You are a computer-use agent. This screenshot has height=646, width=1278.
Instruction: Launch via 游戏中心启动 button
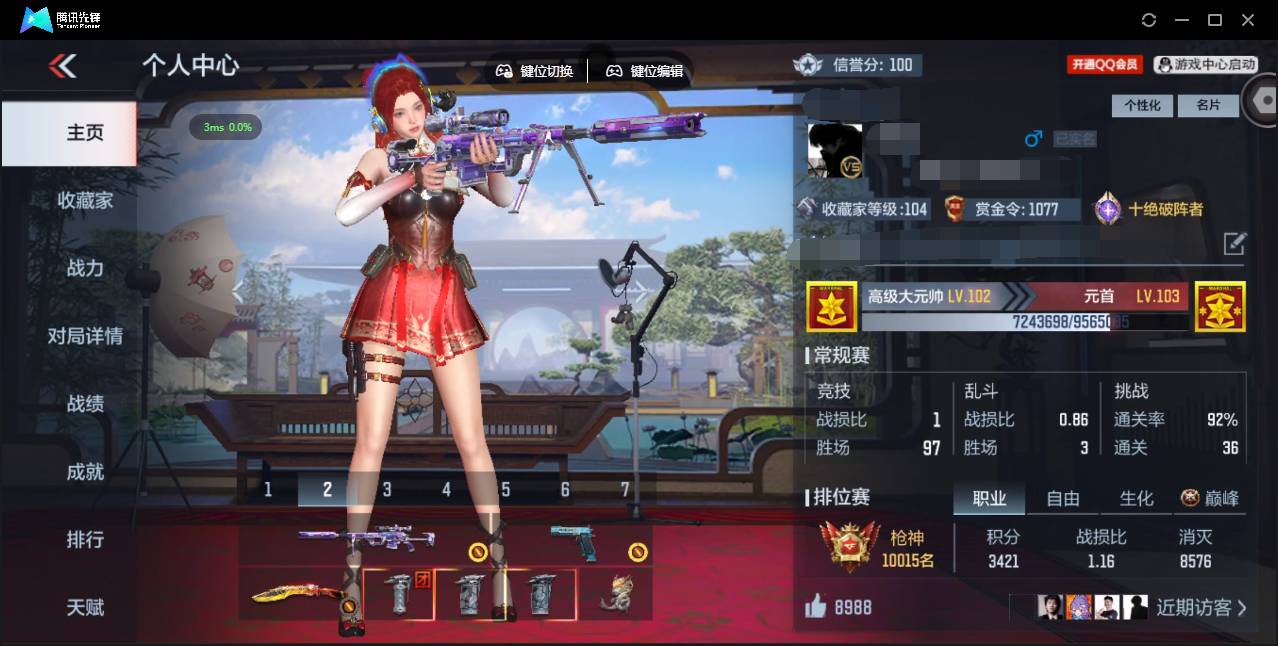coord(1205,65)
